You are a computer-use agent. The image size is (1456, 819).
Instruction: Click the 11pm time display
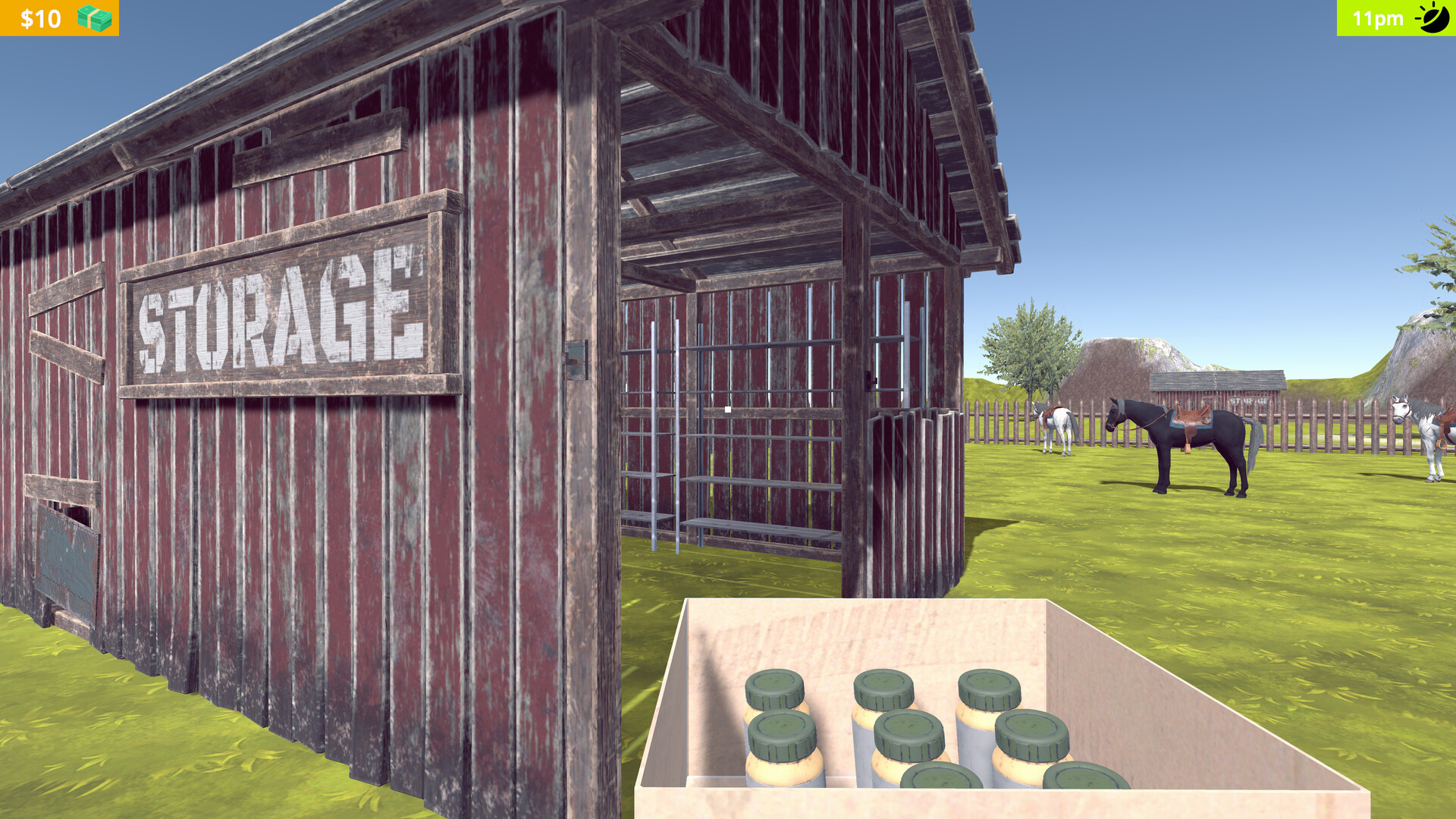coord(1377,19)
